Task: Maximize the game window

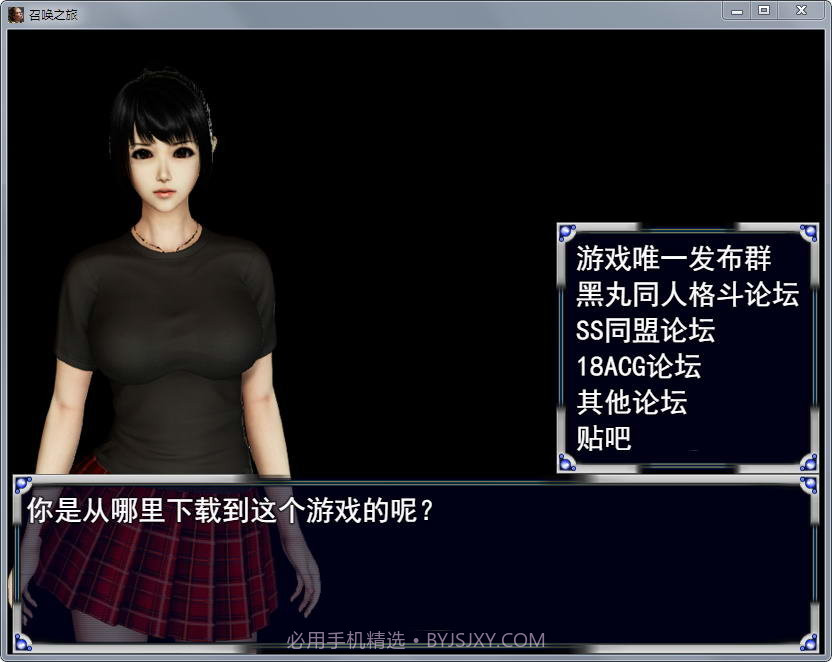Action: click(x=764, y=10)
